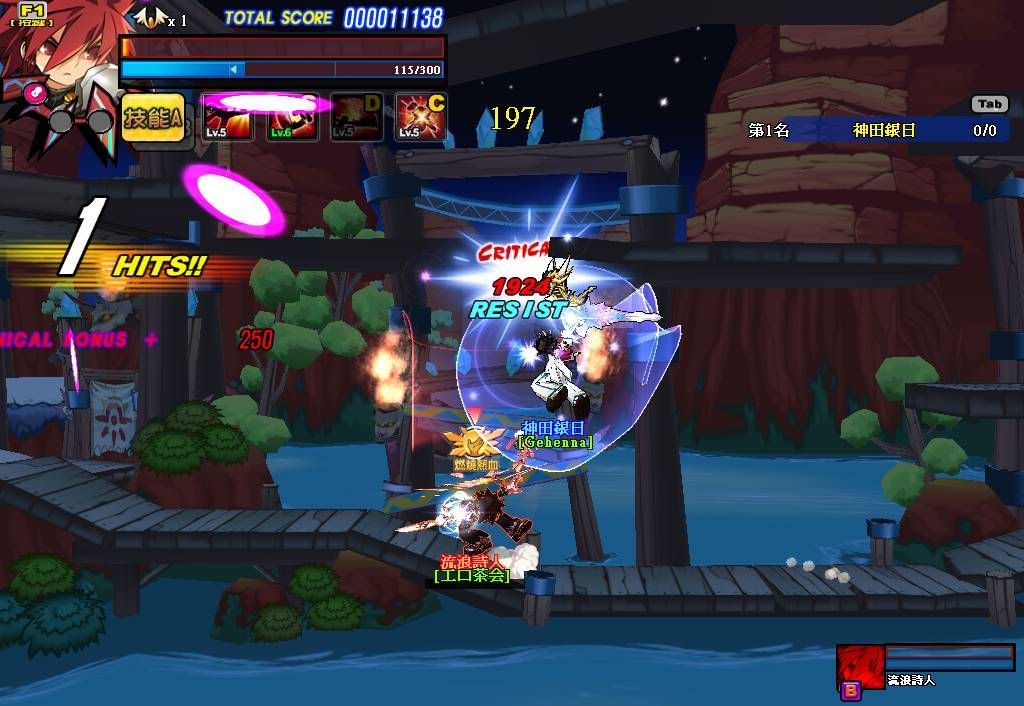
Task: Trigger the crossed-blast skill marked C
Action: 420,118
